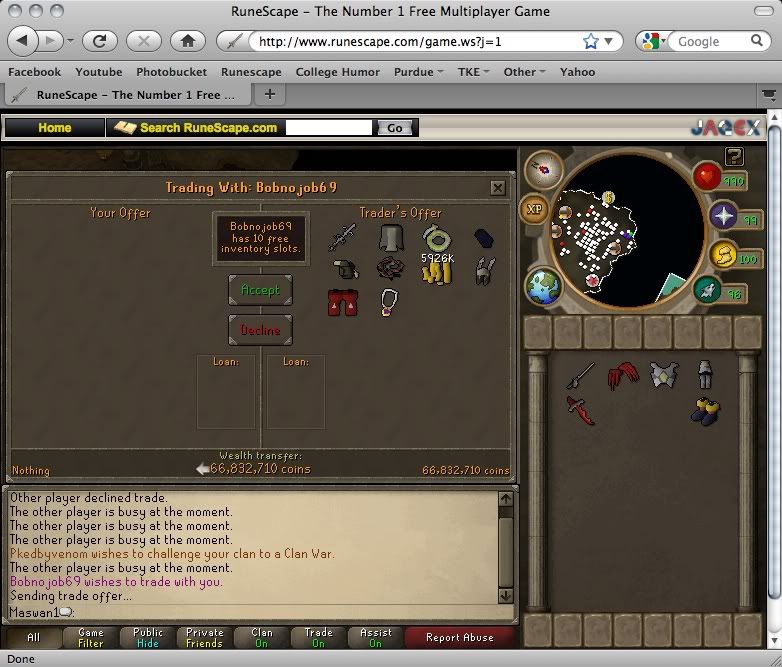This screenshot has width=782, height=667.
Task: Switch chat to the Private Friends tab
Action: coord(204,638)
